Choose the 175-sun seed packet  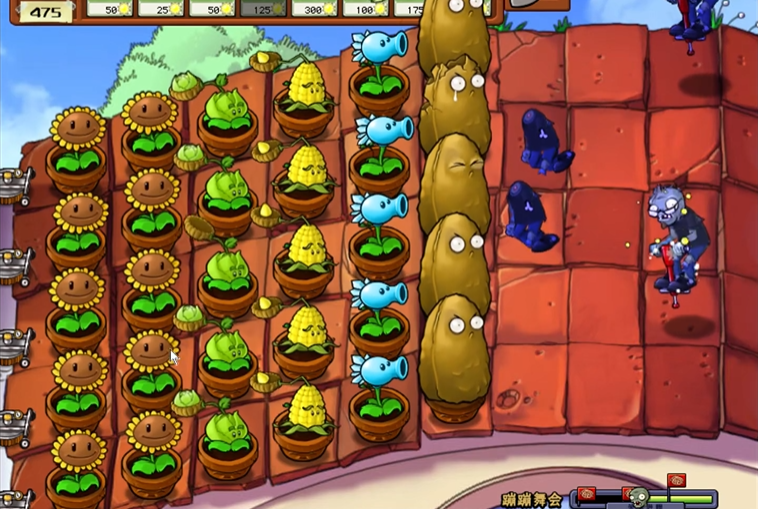point(410,8)
